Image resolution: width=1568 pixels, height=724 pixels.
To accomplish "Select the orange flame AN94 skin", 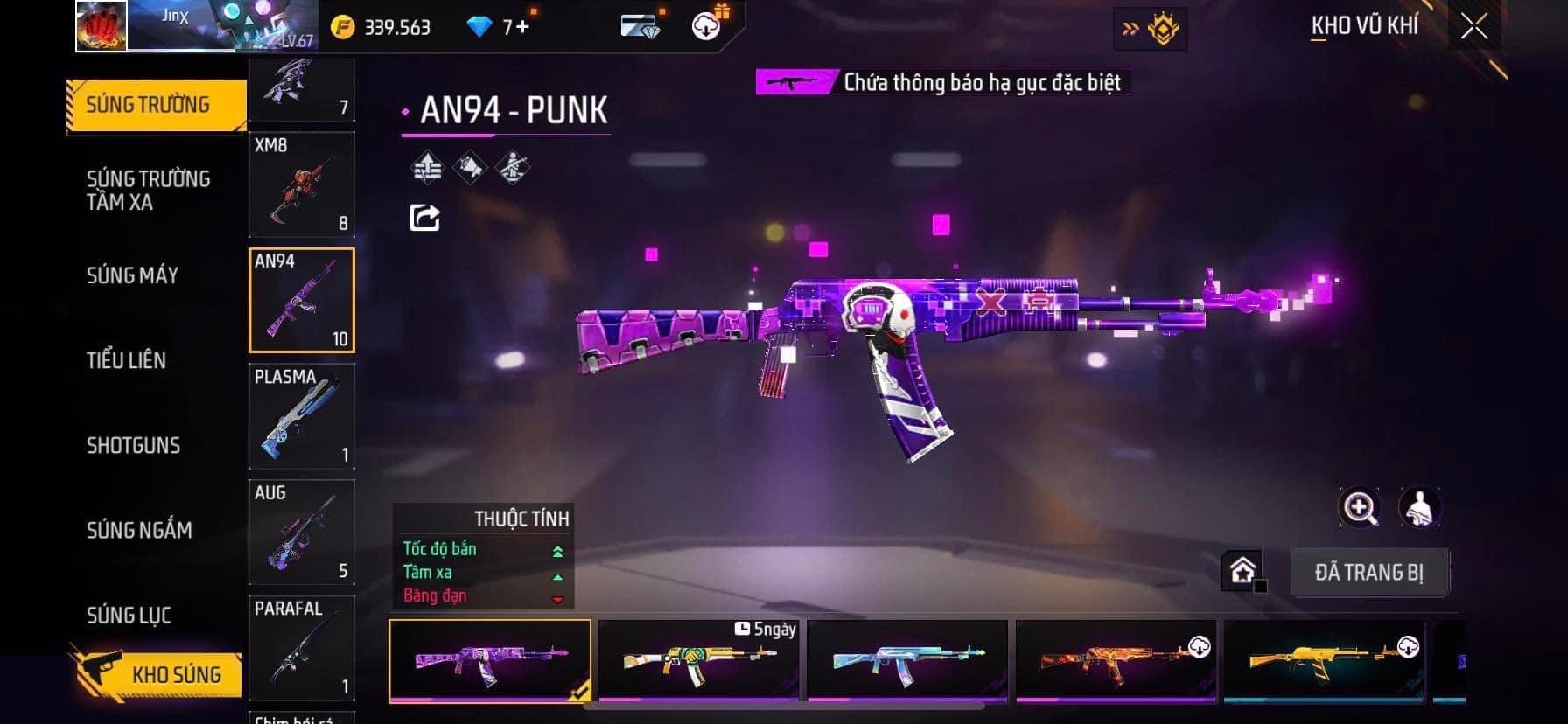I will [x=1116, y=660].
